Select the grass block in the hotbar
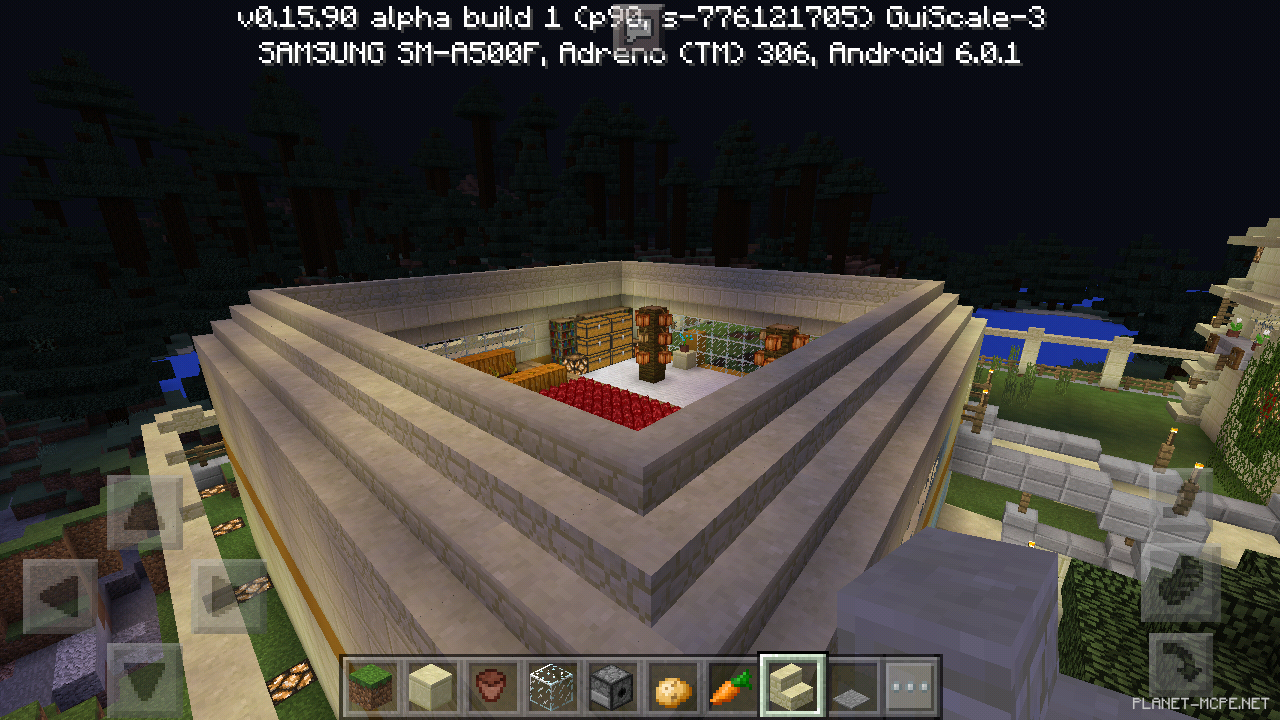Image resolution: width=1280 pixels, height=720 pixels. coord(373,687)
